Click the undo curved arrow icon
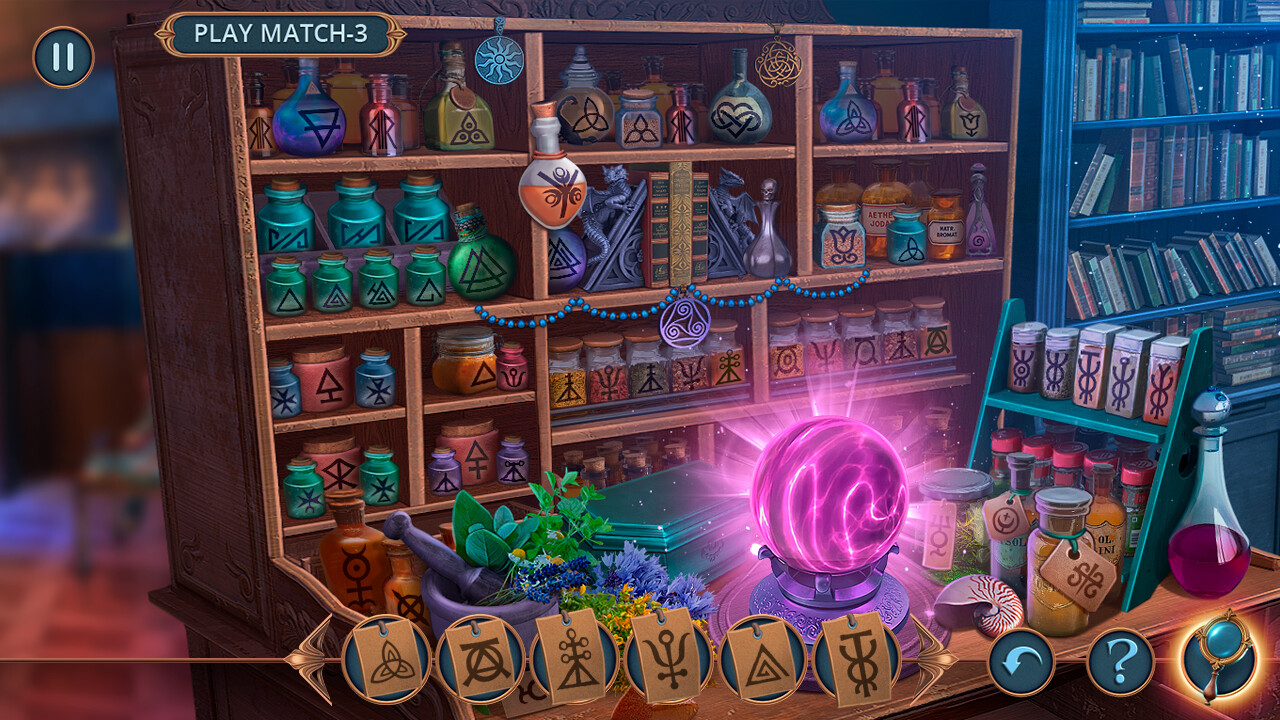Image resolution: width=1280 pixels, height=720 pixels. coord(1022,661)
